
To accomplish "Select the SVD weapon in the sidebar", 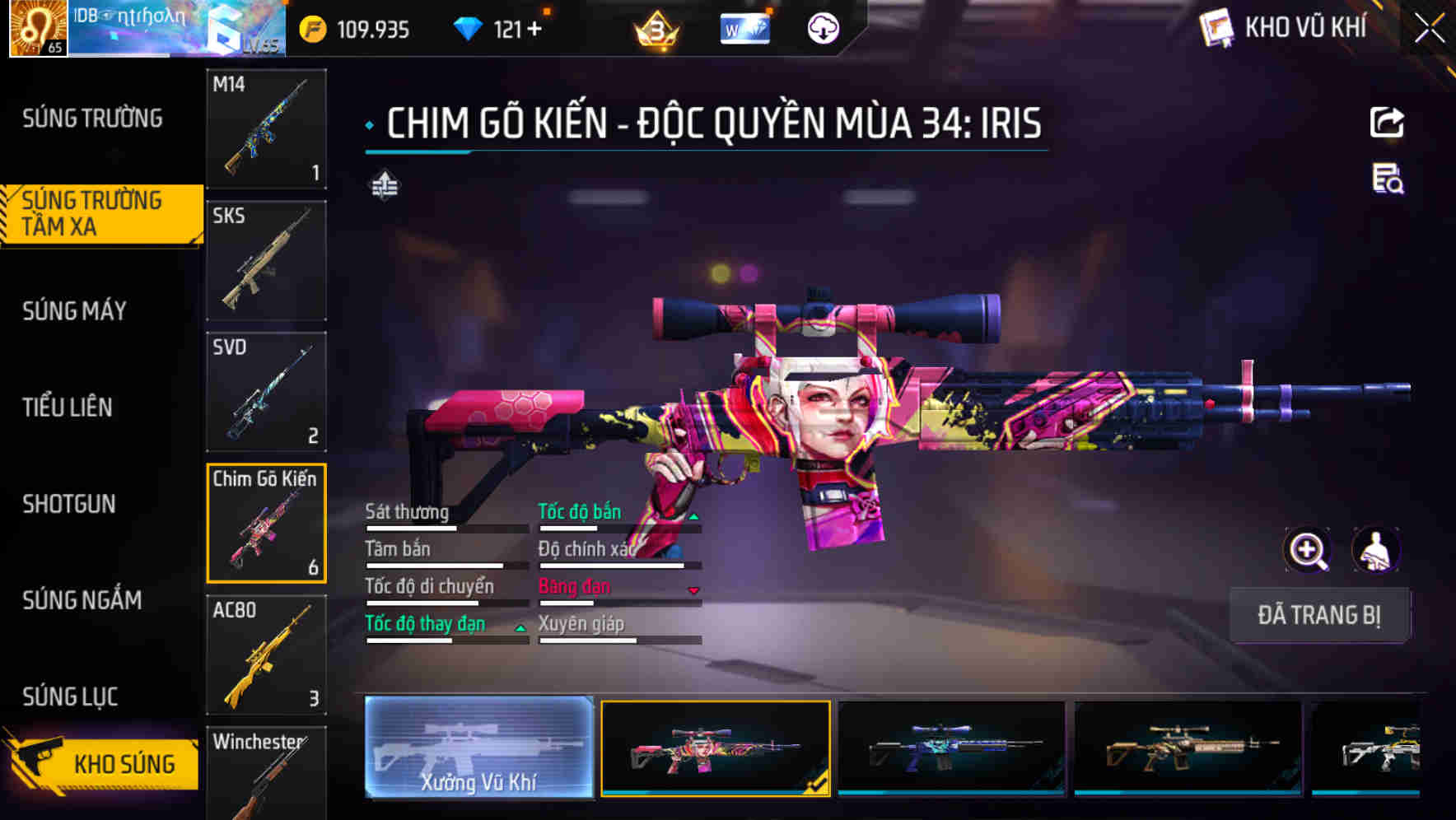I will [265, 391].
